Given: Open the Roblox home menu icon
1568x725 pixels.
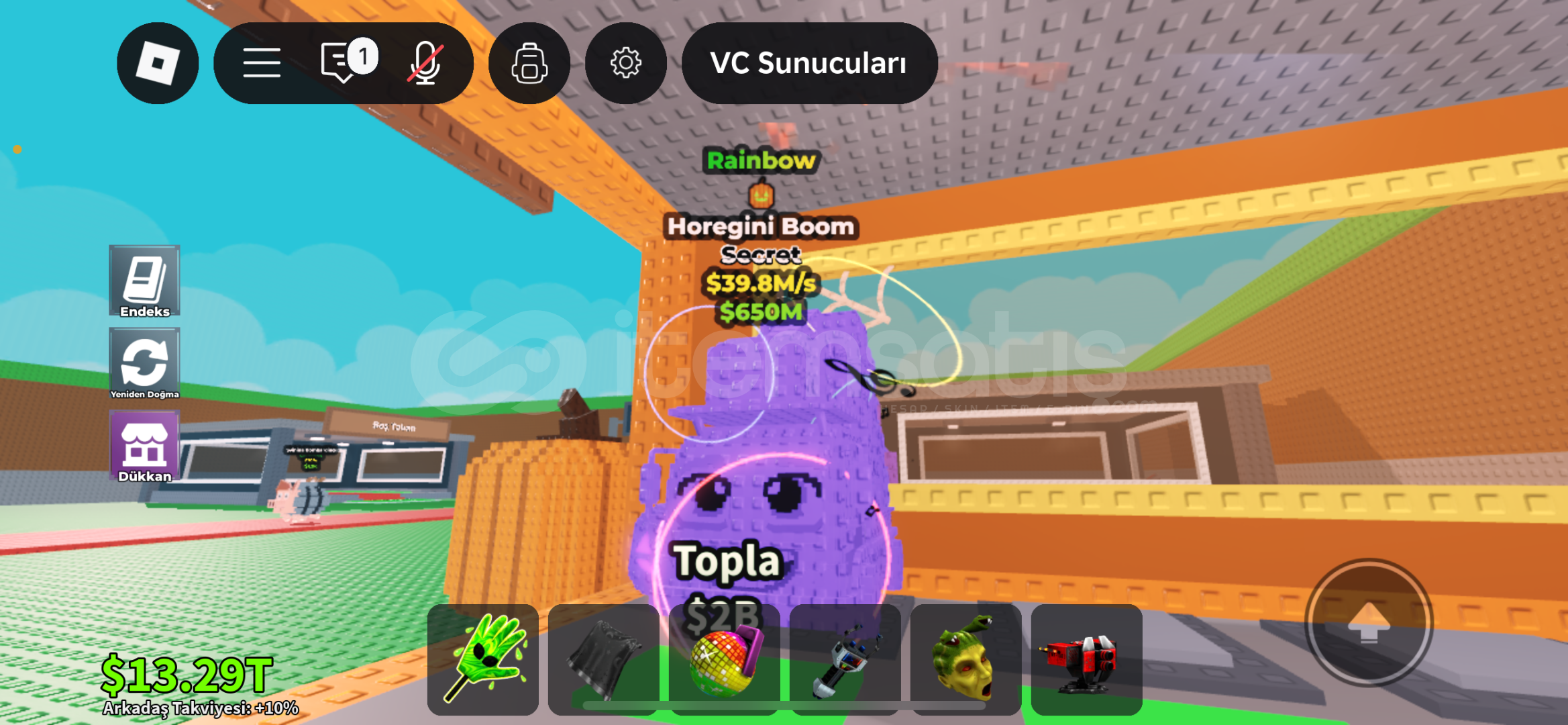Looking at the screenshot, I should point(157,62).
